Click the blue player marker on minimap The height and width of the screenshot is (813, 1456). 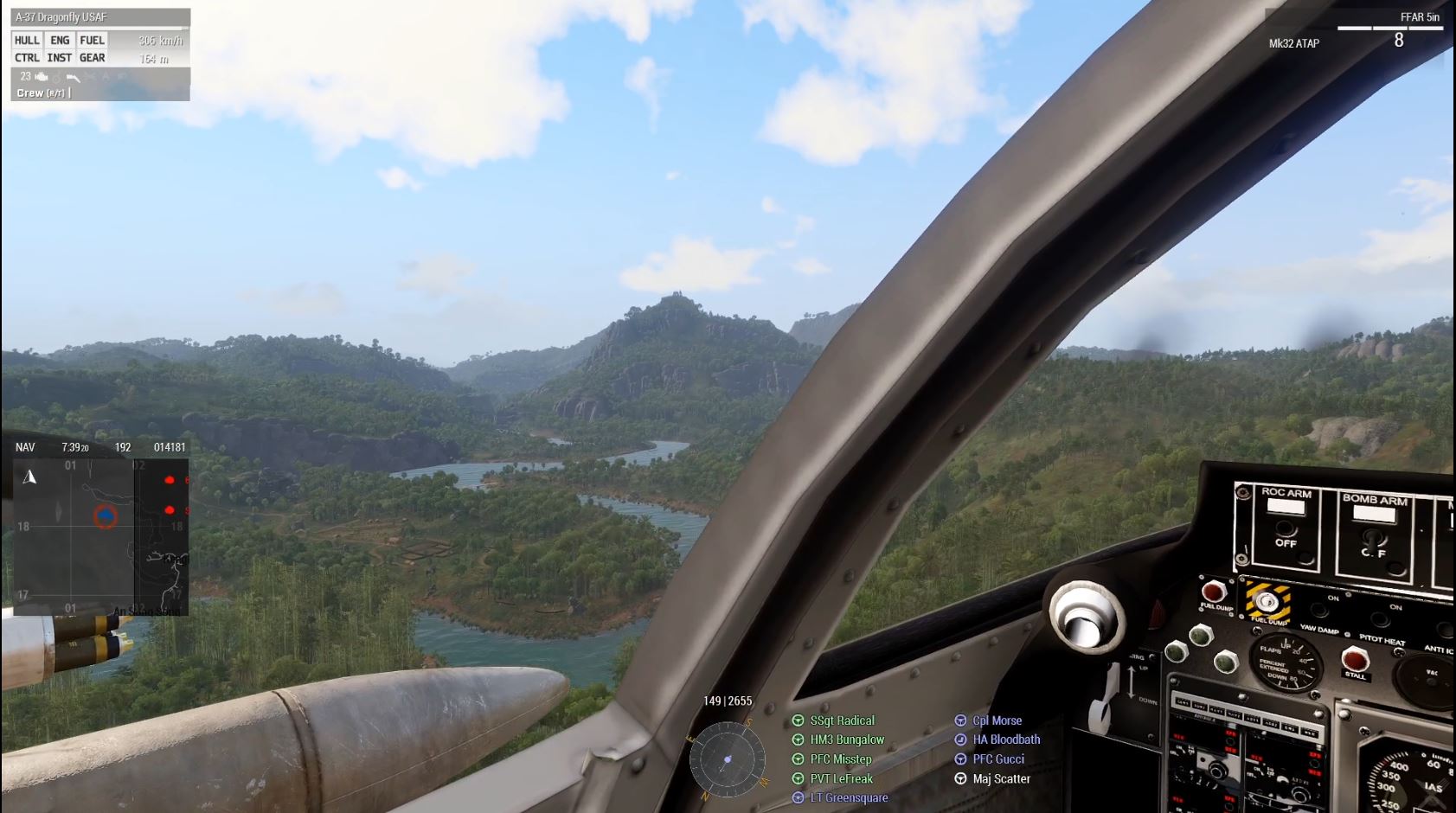106,516
